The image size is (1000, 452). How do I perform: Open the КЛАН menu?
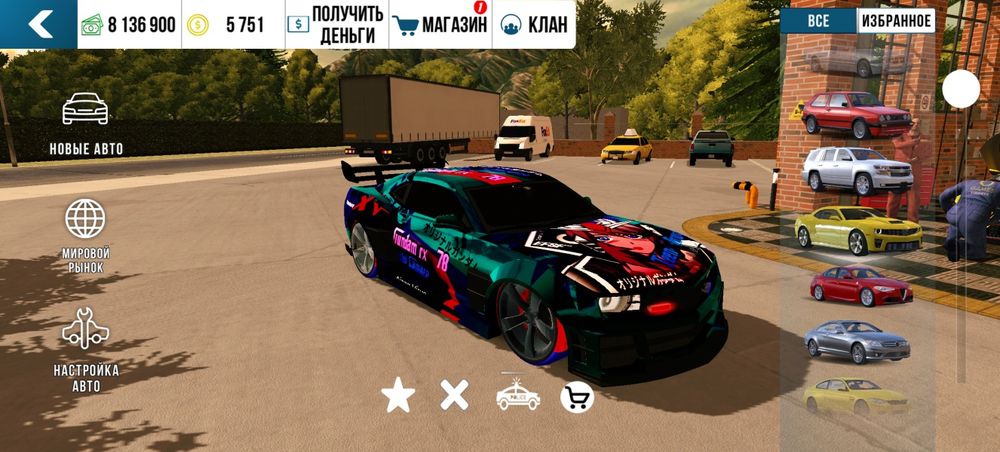click(x=534, y=24)
